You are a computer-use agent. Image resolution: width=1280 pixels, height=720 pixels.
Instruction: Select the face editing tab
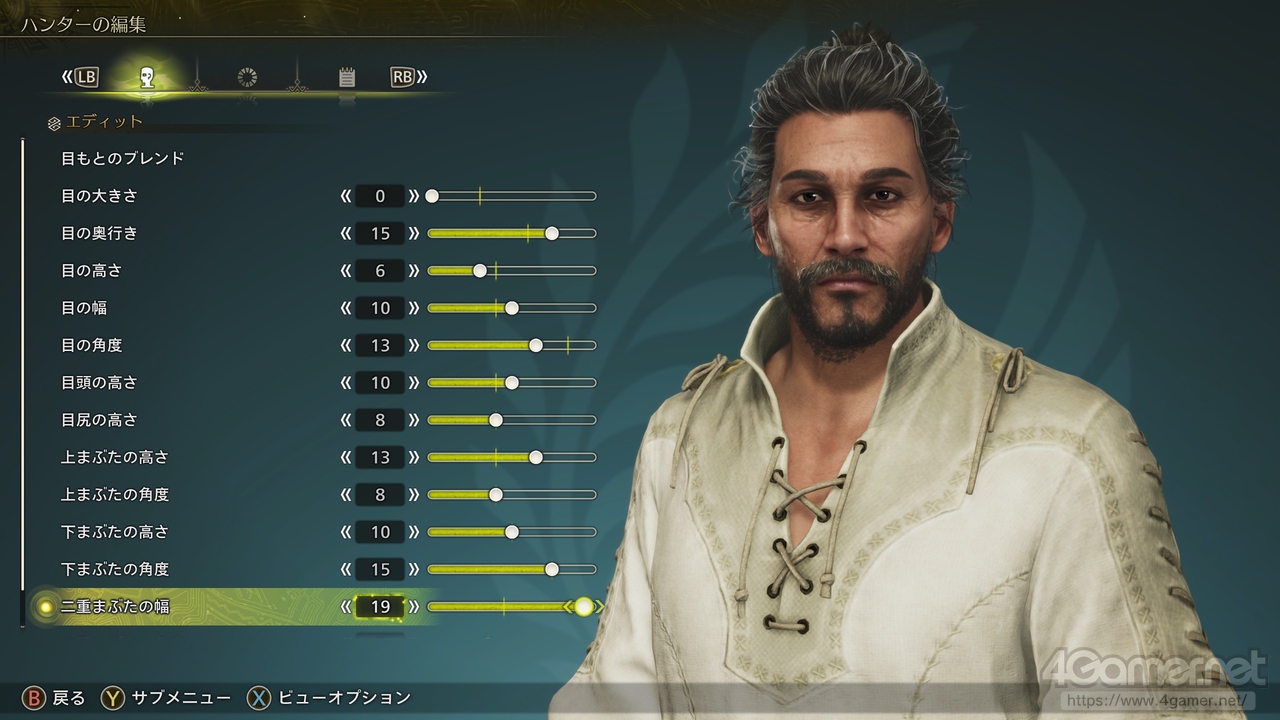coord(147,77)
